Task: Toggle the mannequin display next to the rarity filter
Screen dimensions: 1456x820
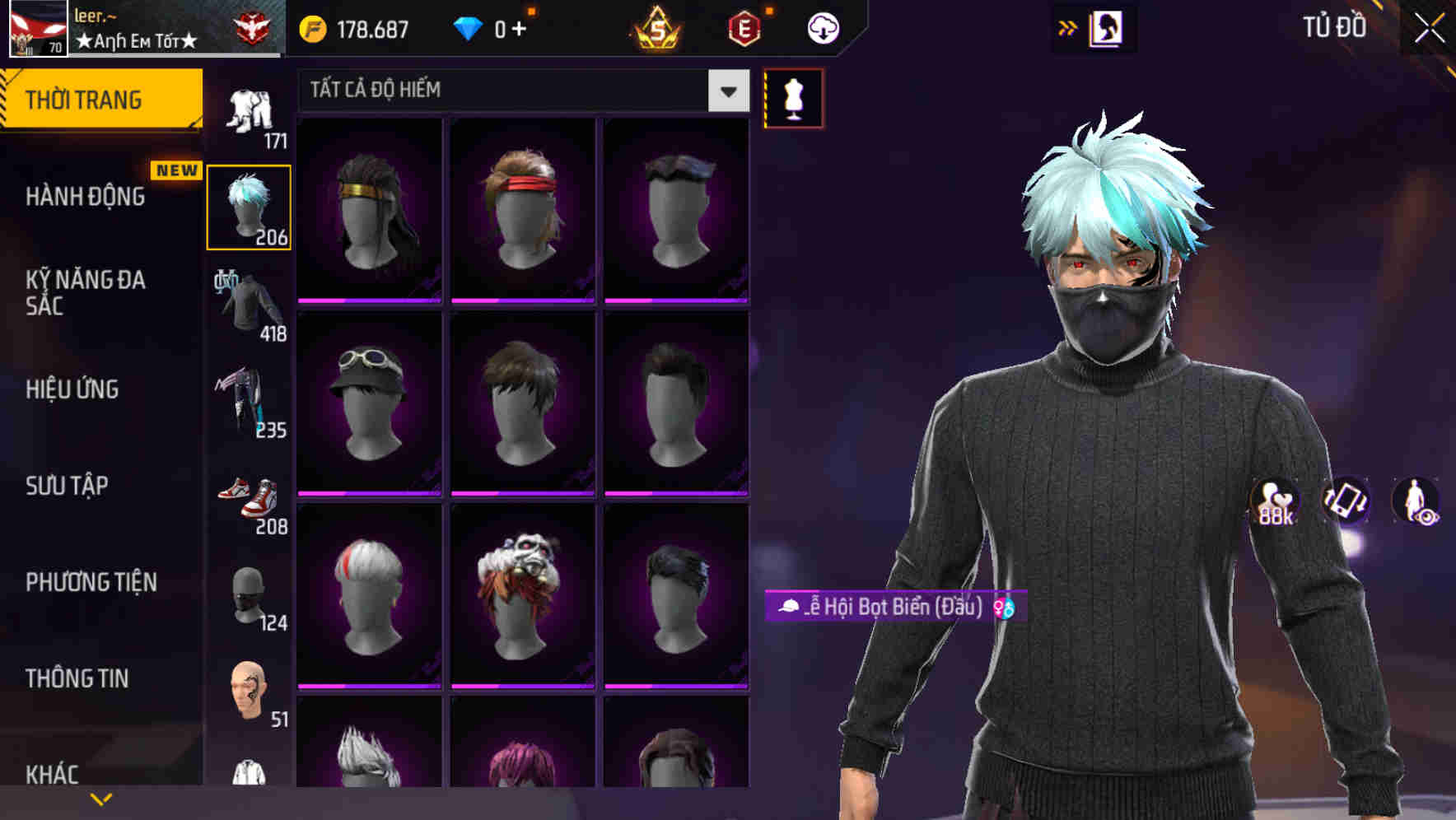Action: (793, 96)
